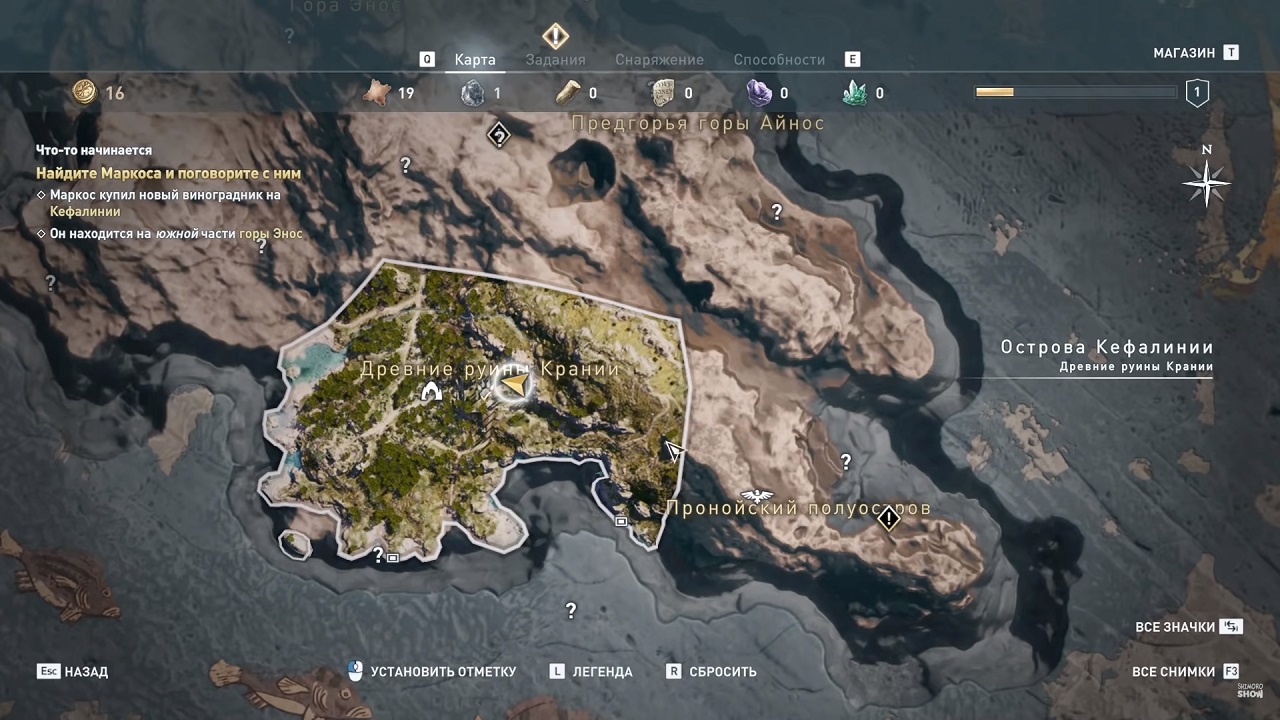This screenshot has height=720, width=1280.
Task: Select the diamond question marker near Предгорья горы Айнос
Action: pos(499,134)
